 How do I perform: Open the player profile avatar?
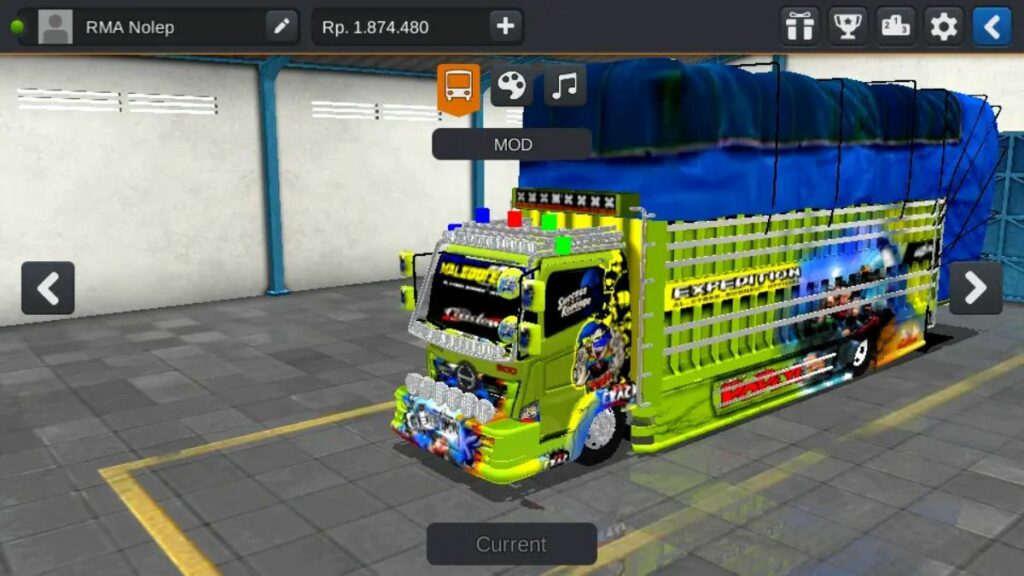[55, 27]
